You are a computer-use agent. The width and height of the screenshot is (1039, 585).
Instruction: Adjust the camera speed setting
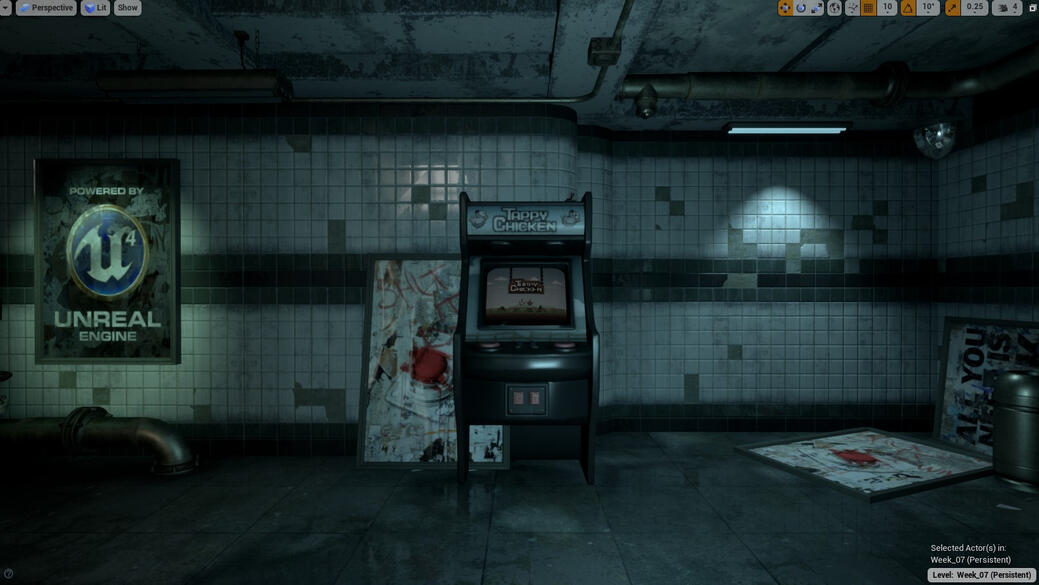click(x=1007, y=8)
